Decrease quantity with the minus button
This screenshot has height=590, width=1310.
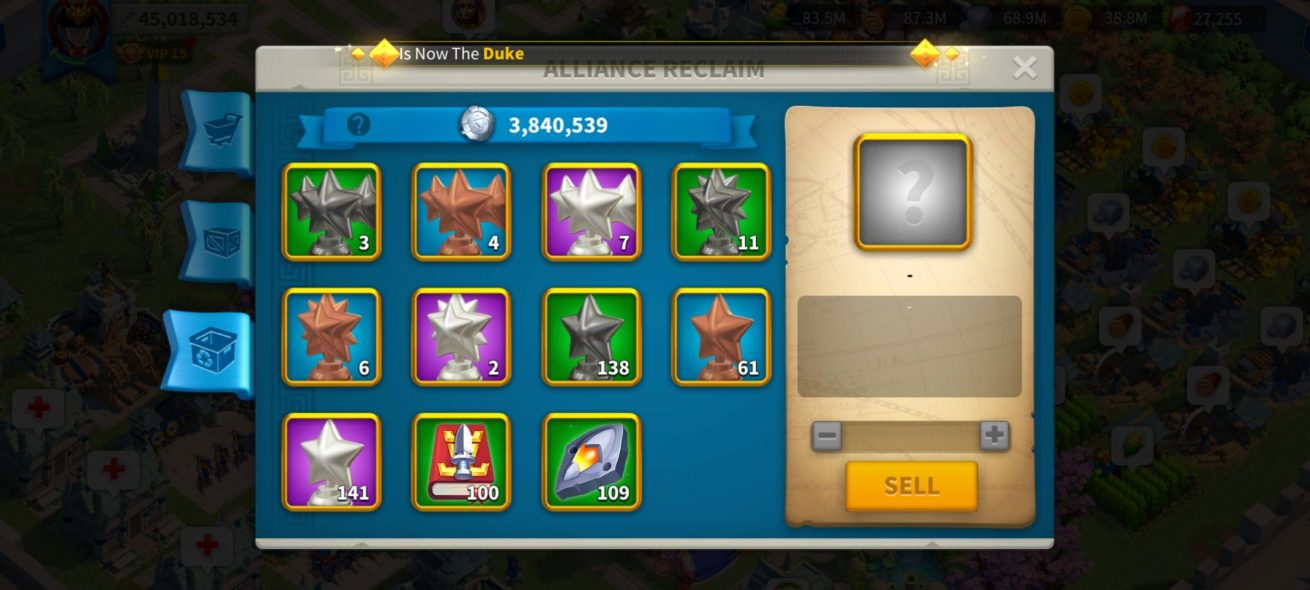826,435
